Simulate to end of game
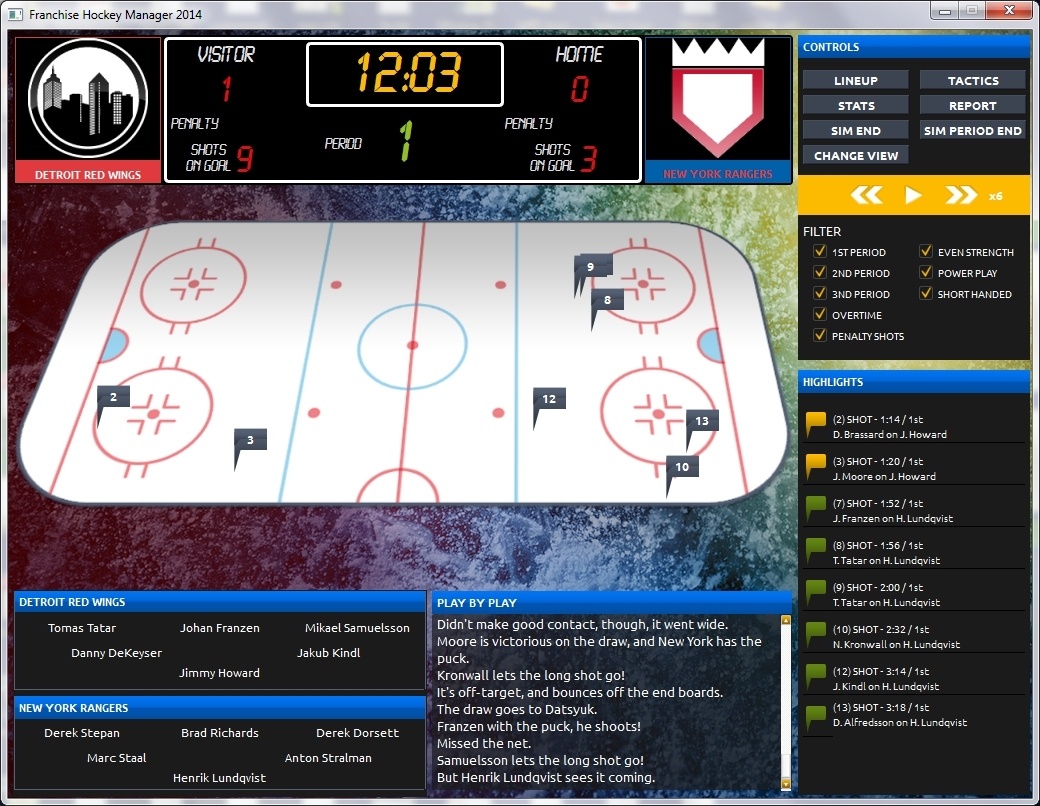The width and height of the screenshot is (1040, 806). click(855, 130)
